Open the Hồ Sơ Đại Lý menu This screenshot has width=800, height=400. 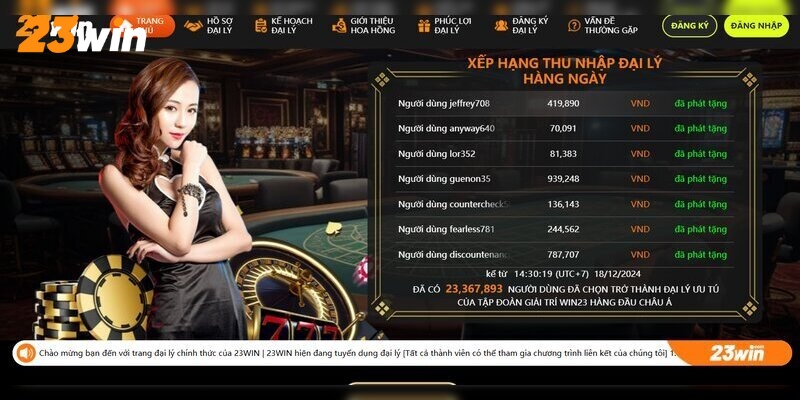[213, 26]
